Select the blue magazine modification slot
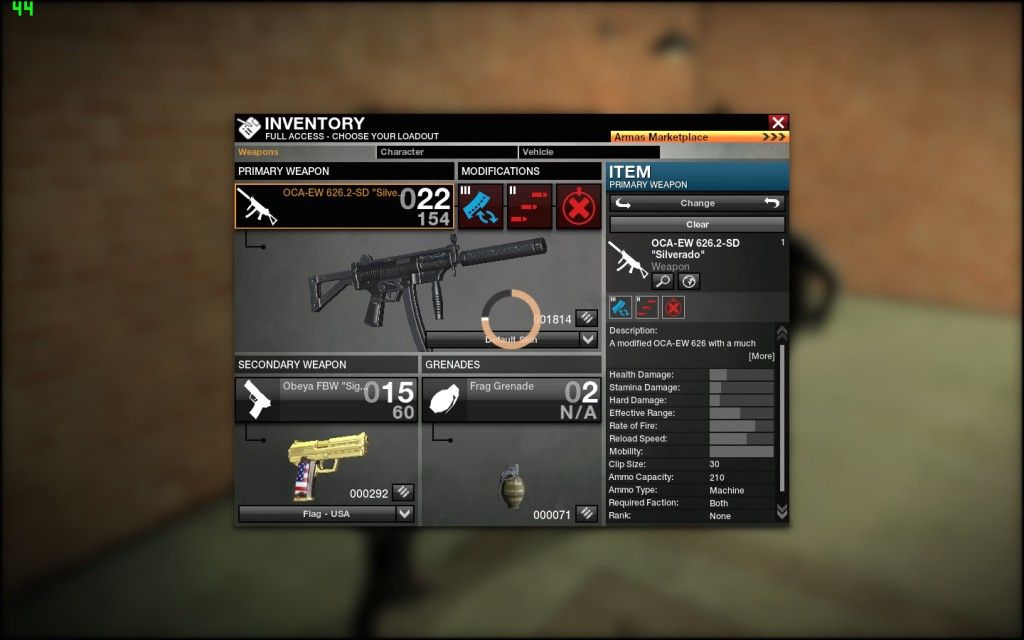Image resolution: width=1024 pixels, height=640 pixels. coord(481,206)
